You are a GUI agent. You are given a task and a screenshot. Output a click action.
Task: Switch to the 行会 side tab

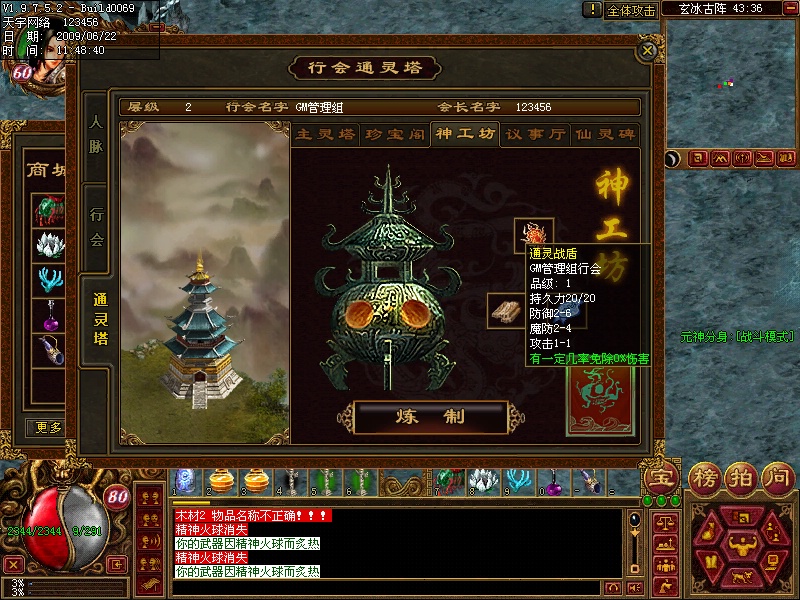(96, 226)
